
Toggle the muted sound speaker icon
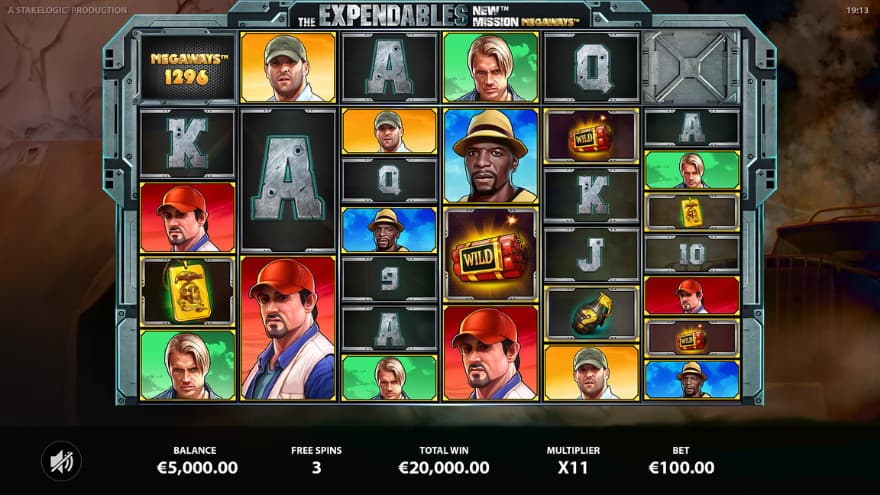pos(61,460)
